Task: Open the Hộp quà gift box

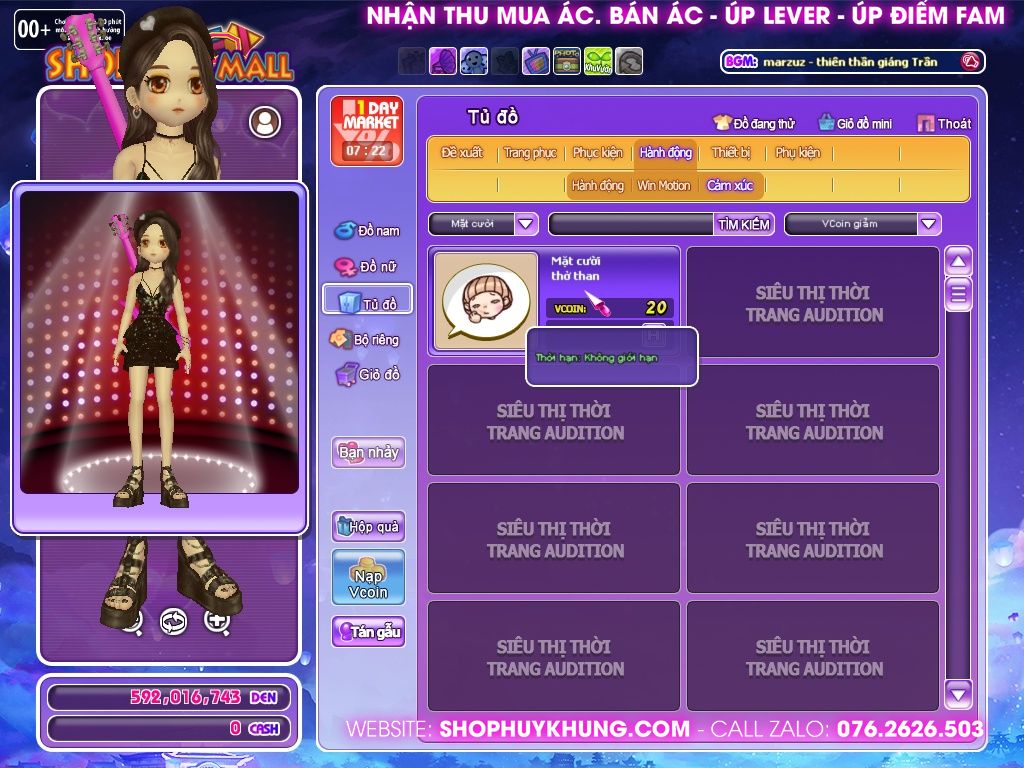Action: click(x=368, y=526)
